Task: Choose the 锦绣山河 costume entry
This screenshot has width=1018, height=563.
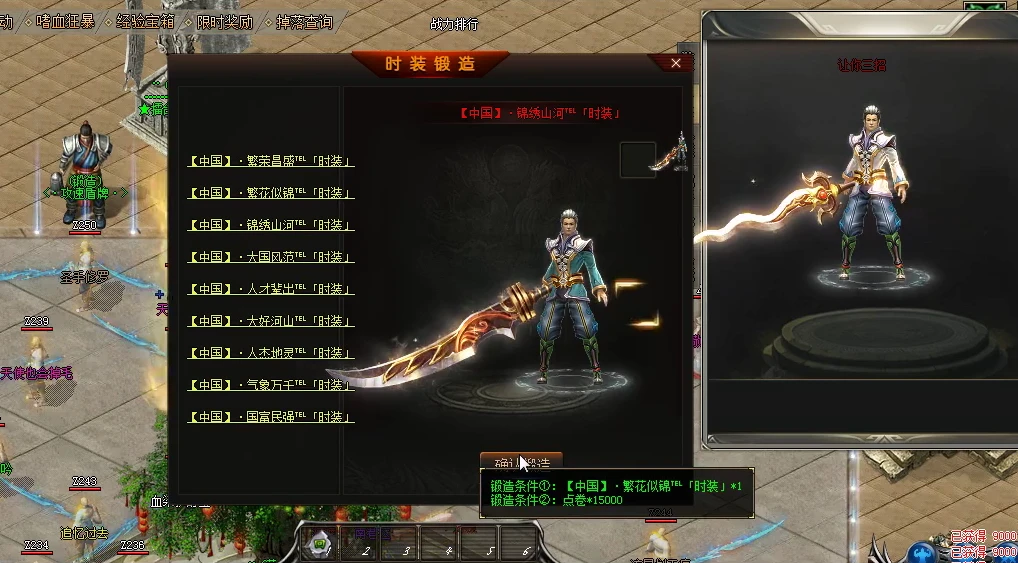Action: [270, 225]
